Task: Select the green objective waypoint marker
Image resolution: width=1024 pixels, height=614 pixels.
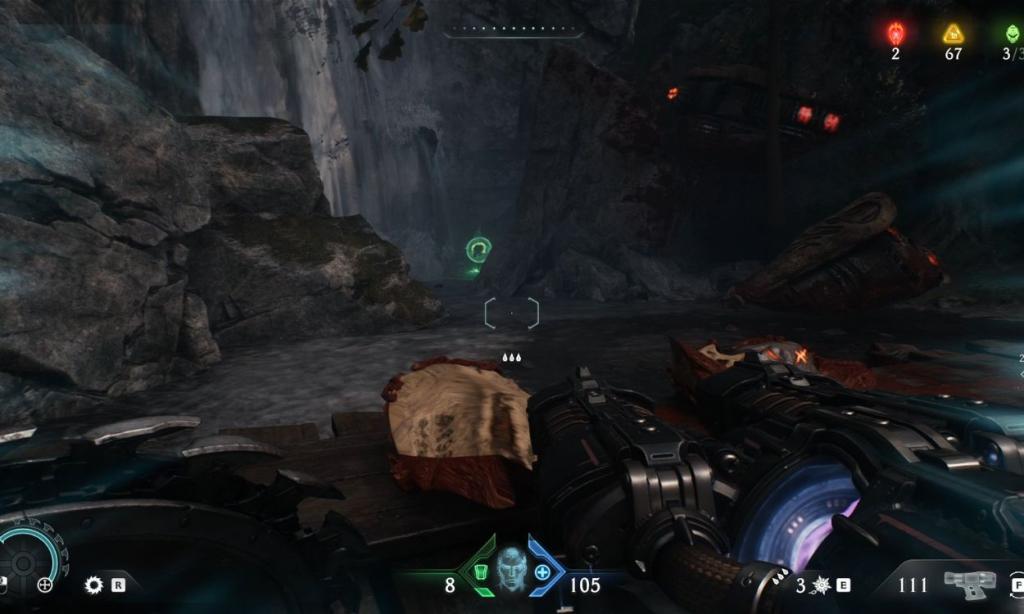Action: click(x=479, y=249)
